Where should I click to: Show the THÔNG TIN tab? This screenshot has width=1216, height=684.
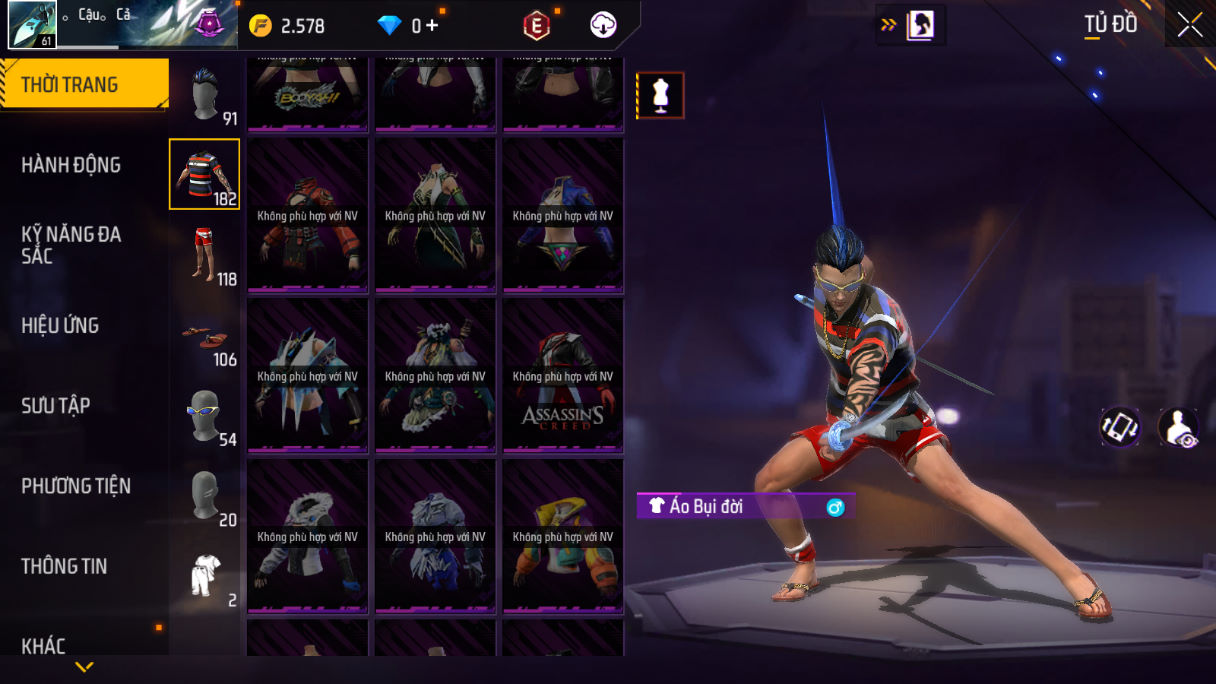[x=64, y=566]
